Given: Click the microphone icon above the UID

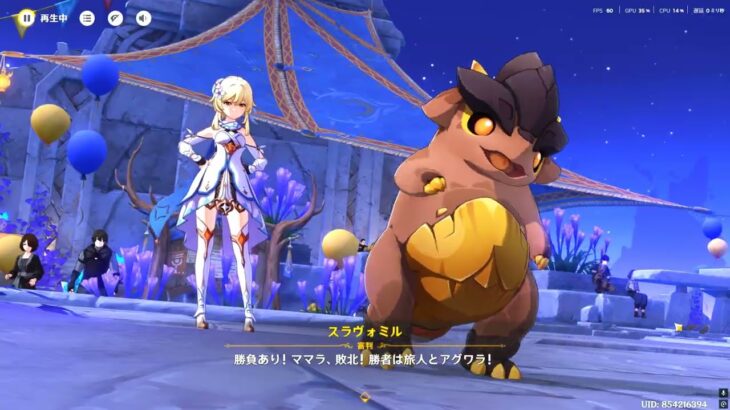Looking at the screenshot, I should pos(723,392).
